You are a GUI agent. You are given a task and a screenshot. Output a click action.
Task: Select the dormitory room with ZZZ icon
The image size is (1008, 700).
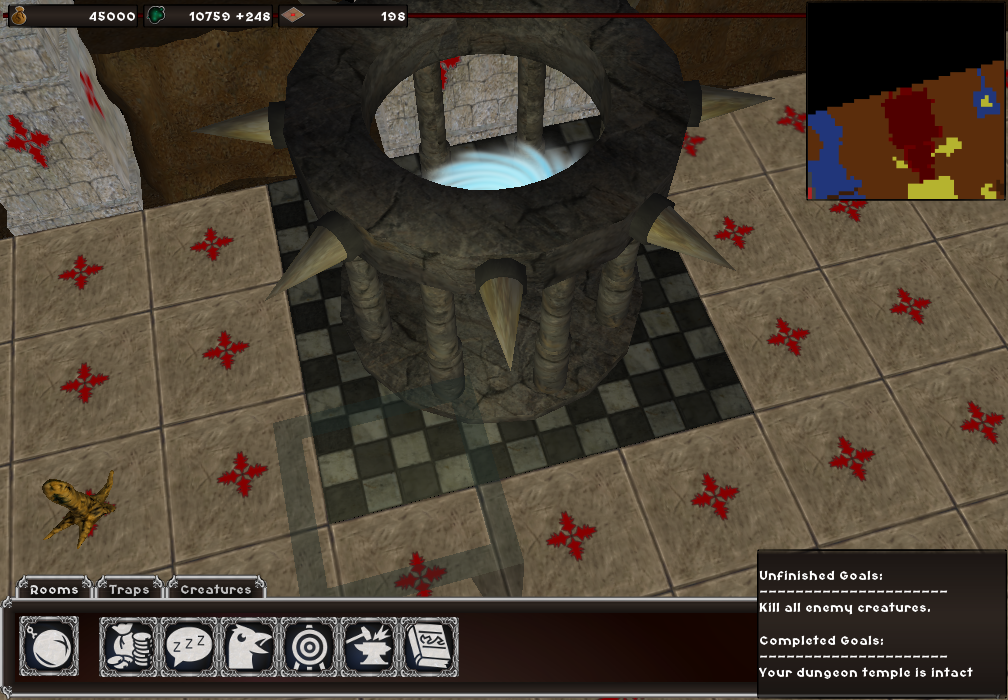coord(190,646)
